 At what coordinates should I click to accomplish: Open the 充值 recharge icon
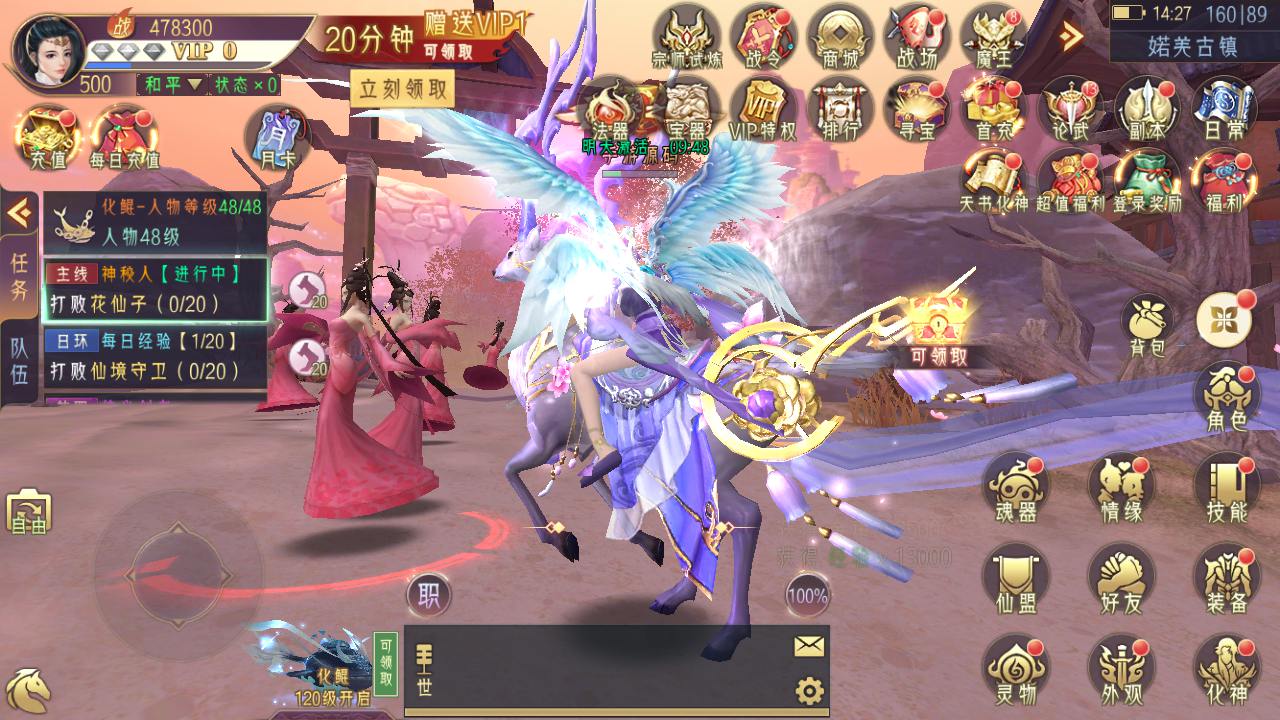tap(48, 138)
